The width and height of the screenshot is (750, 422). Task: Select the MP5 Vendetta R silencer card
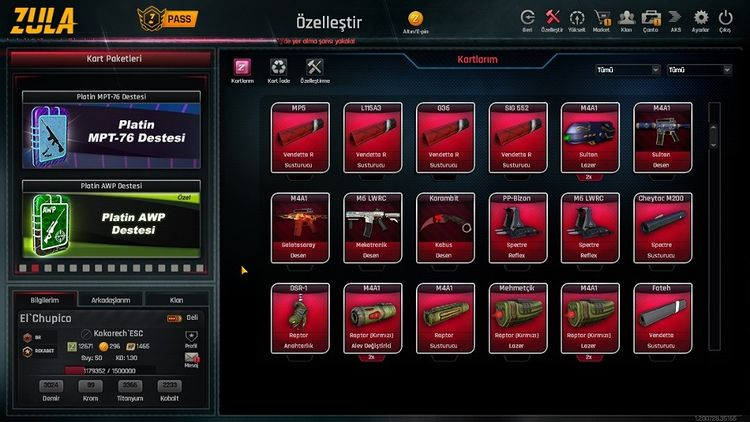tap(299, 137)
